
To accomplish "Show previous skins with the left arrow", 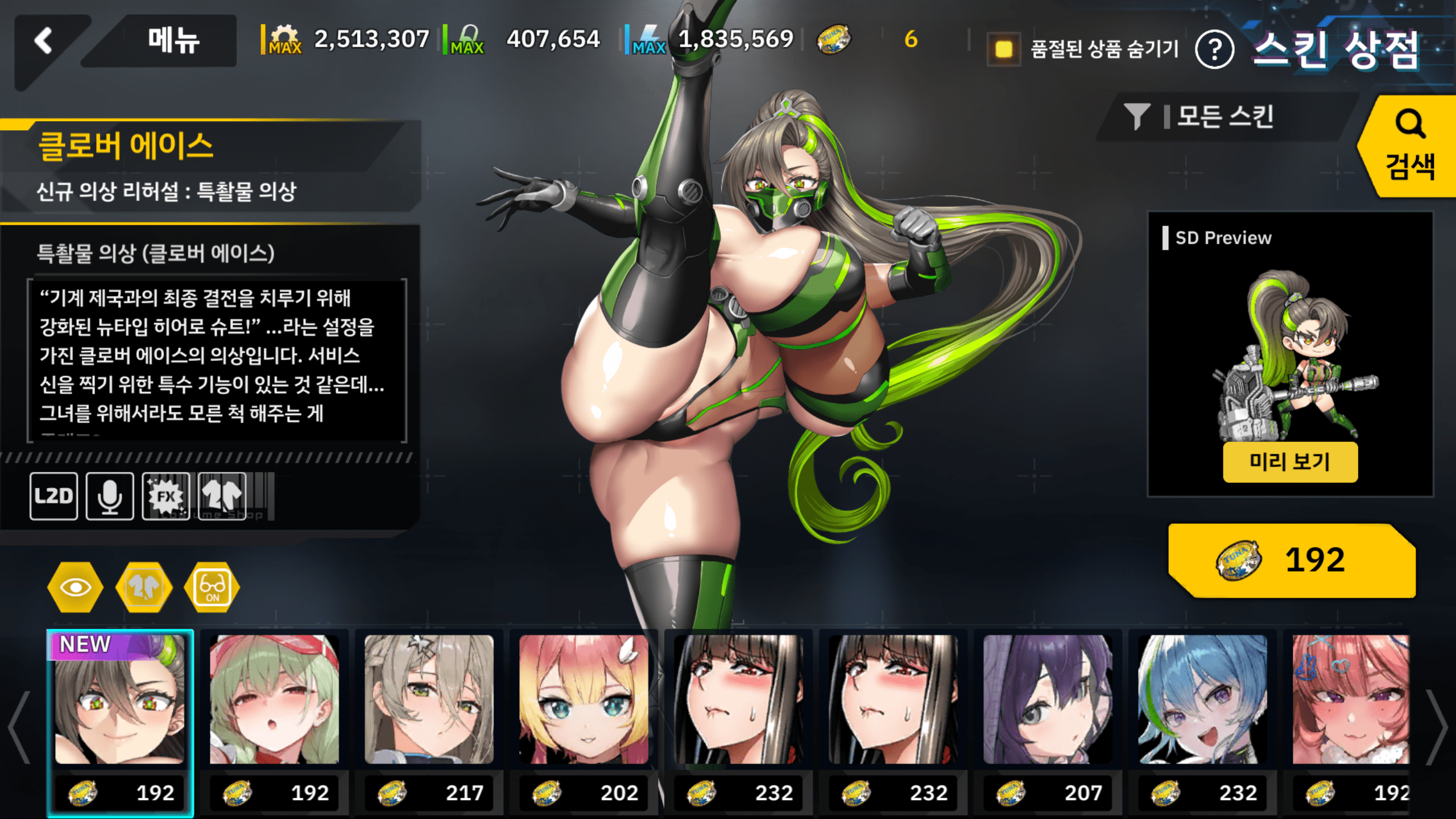I will 19,727.
